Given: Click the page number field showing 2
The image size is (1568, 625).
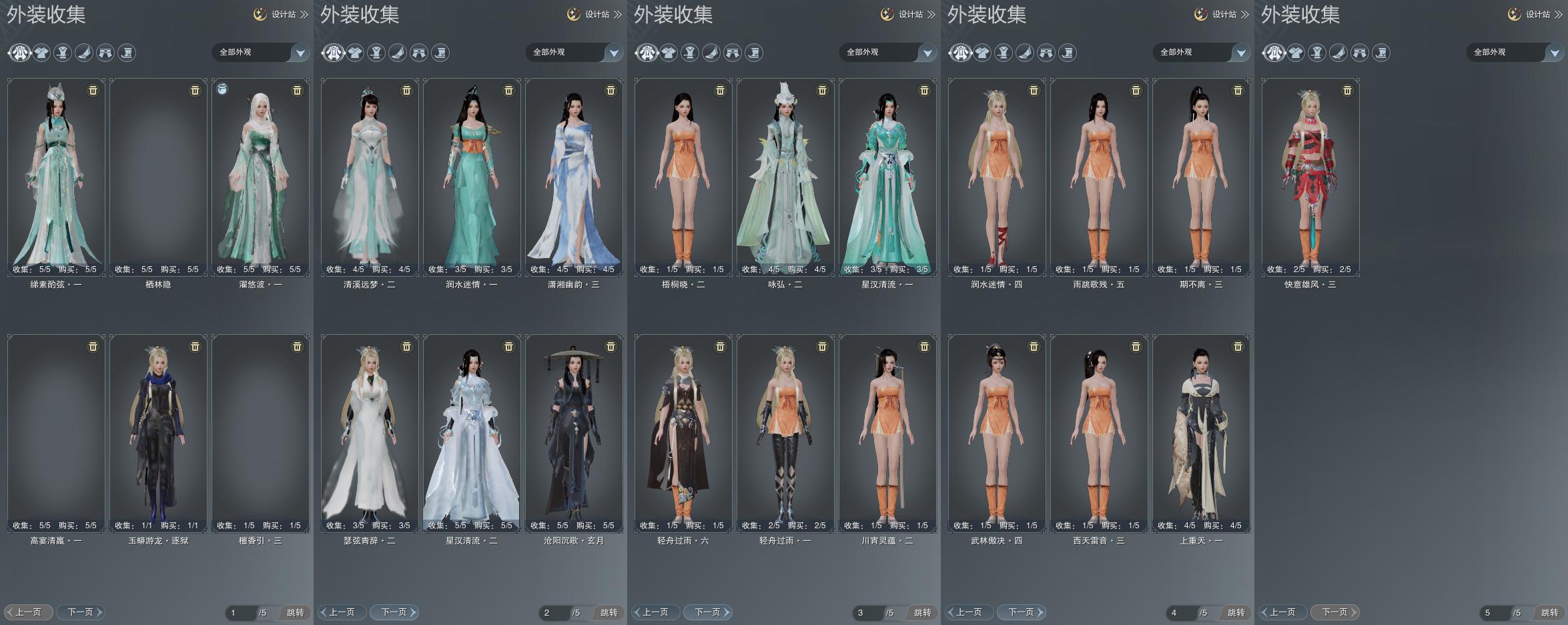Looking at the screenshot, I should tap(552, 612).
